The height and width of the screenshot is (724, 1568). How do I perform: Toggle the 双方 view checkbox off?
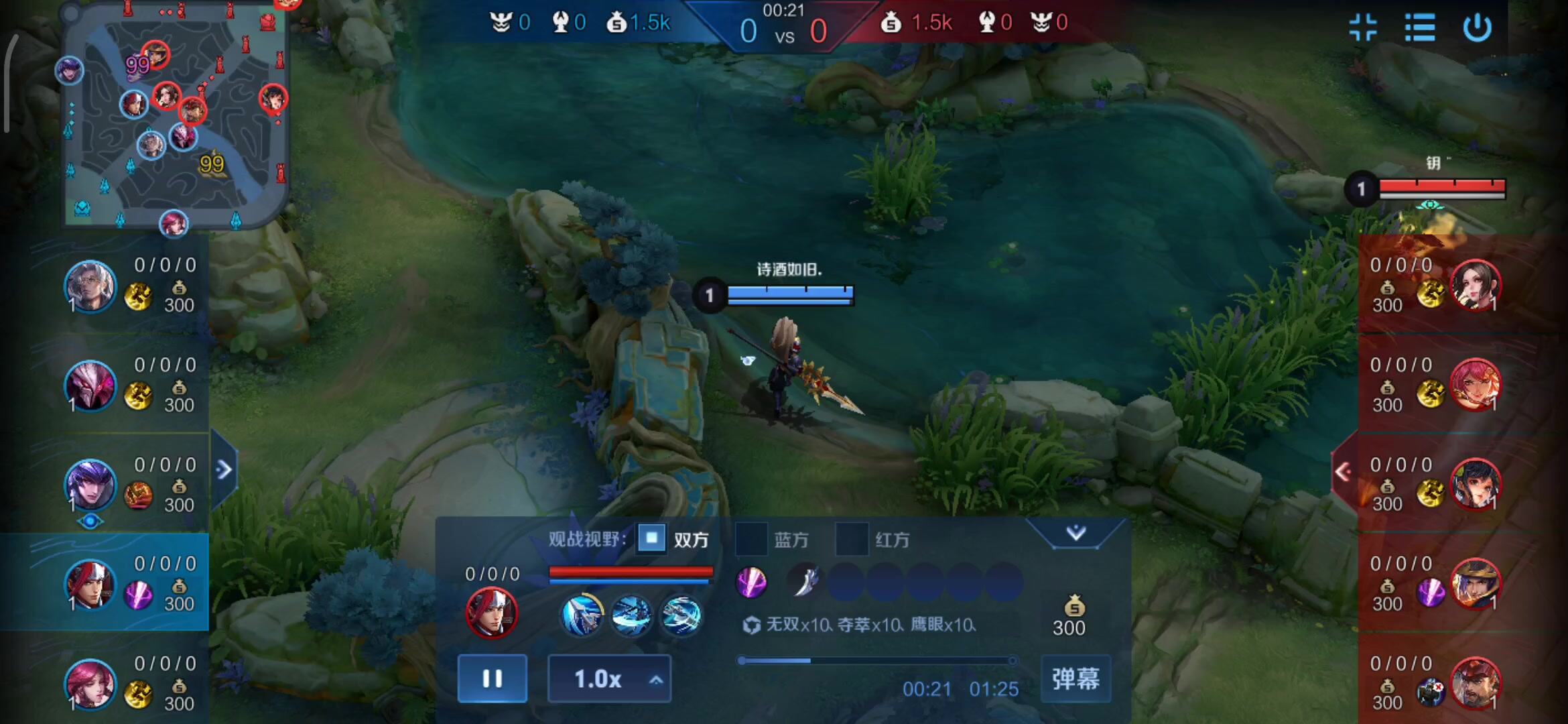(651, 539)
